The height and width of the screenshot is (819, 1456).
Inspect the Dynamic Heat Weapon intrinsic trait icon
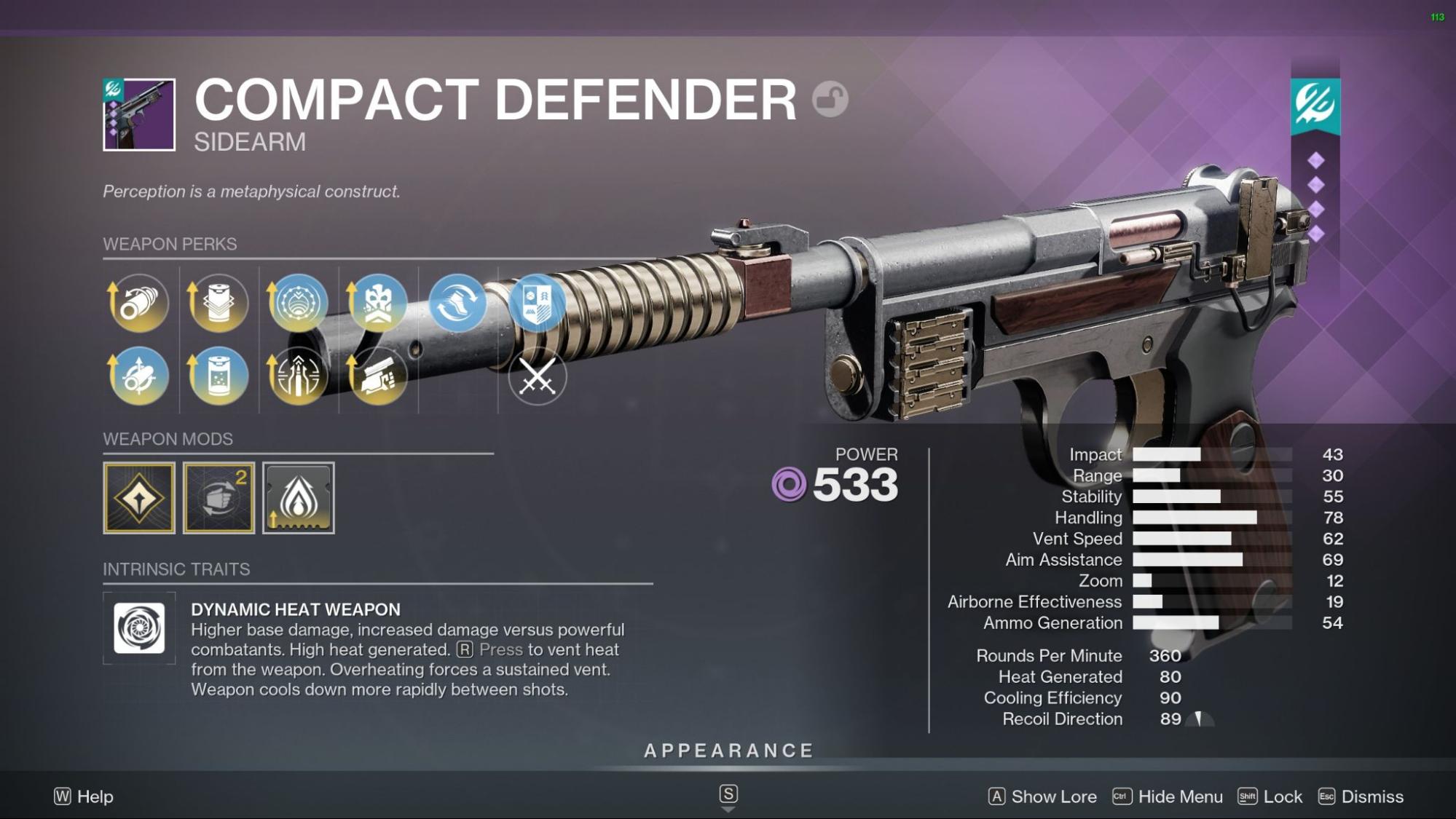(139, 628)
